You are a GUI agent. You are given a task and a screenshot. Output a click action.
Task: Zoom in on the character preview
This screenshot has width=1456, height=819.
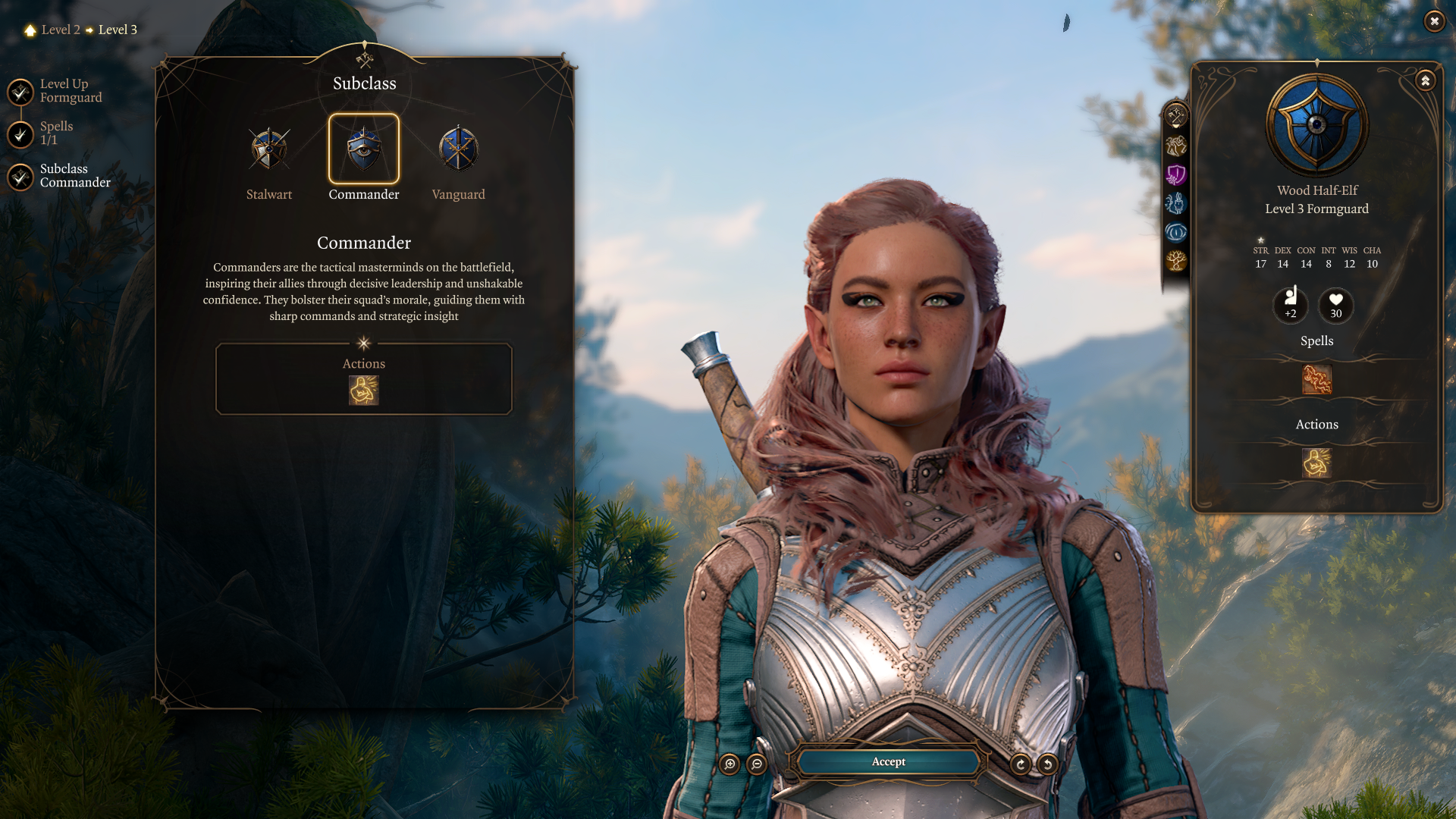pyautogui.click(x=730, y=764)
